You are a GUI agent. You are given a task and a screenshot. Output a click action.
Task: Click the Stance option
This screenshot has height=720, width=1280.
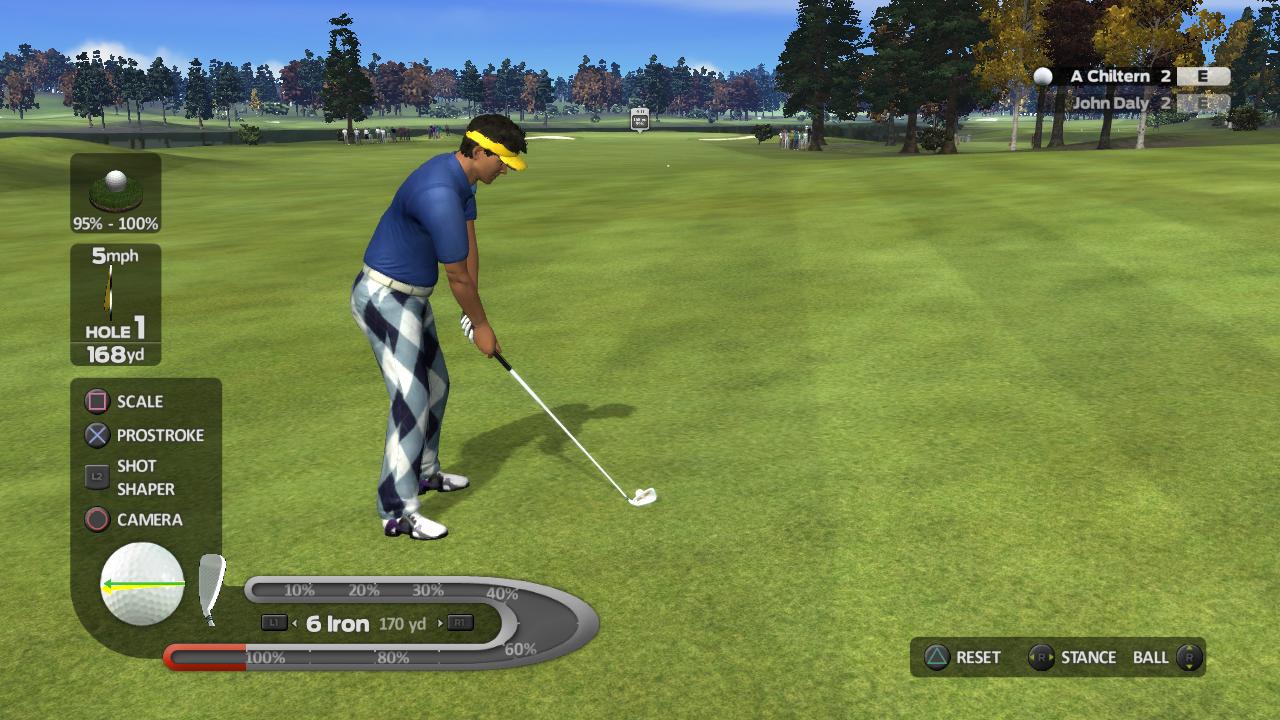(1087, 657)
